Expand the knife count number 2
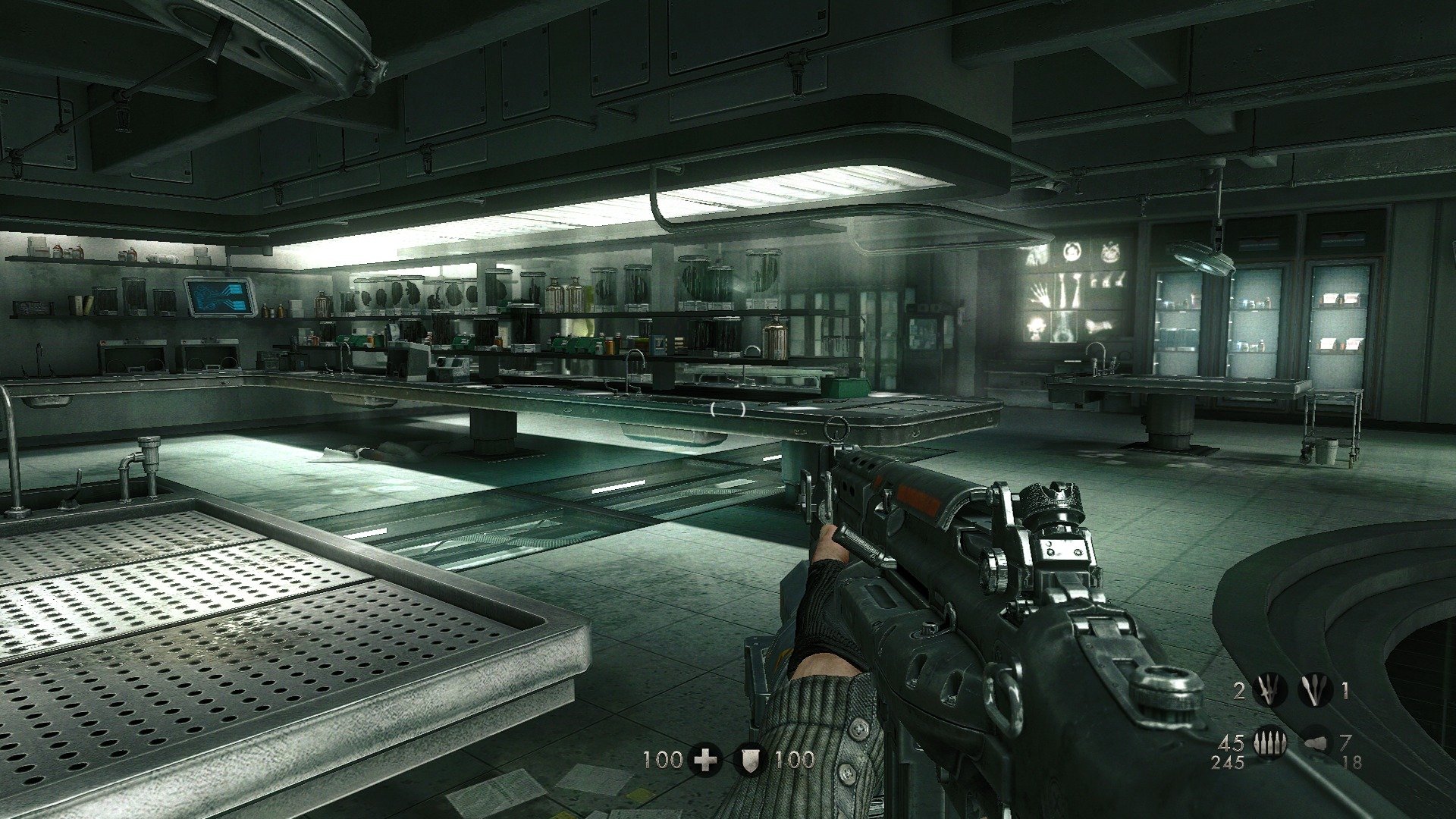This screenshot has height=819, width=1456. (1240, 692)
